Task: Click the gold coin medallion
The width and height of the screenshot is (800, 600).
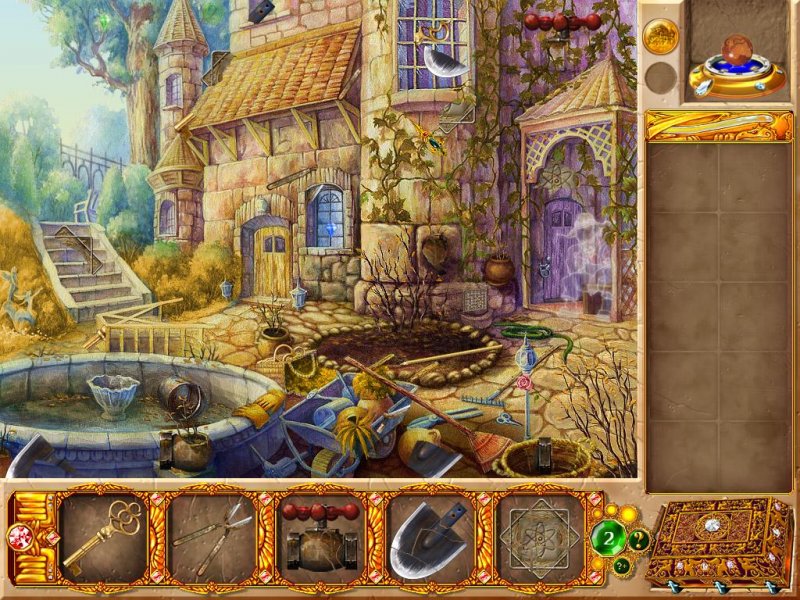Action: click(661, 37)
